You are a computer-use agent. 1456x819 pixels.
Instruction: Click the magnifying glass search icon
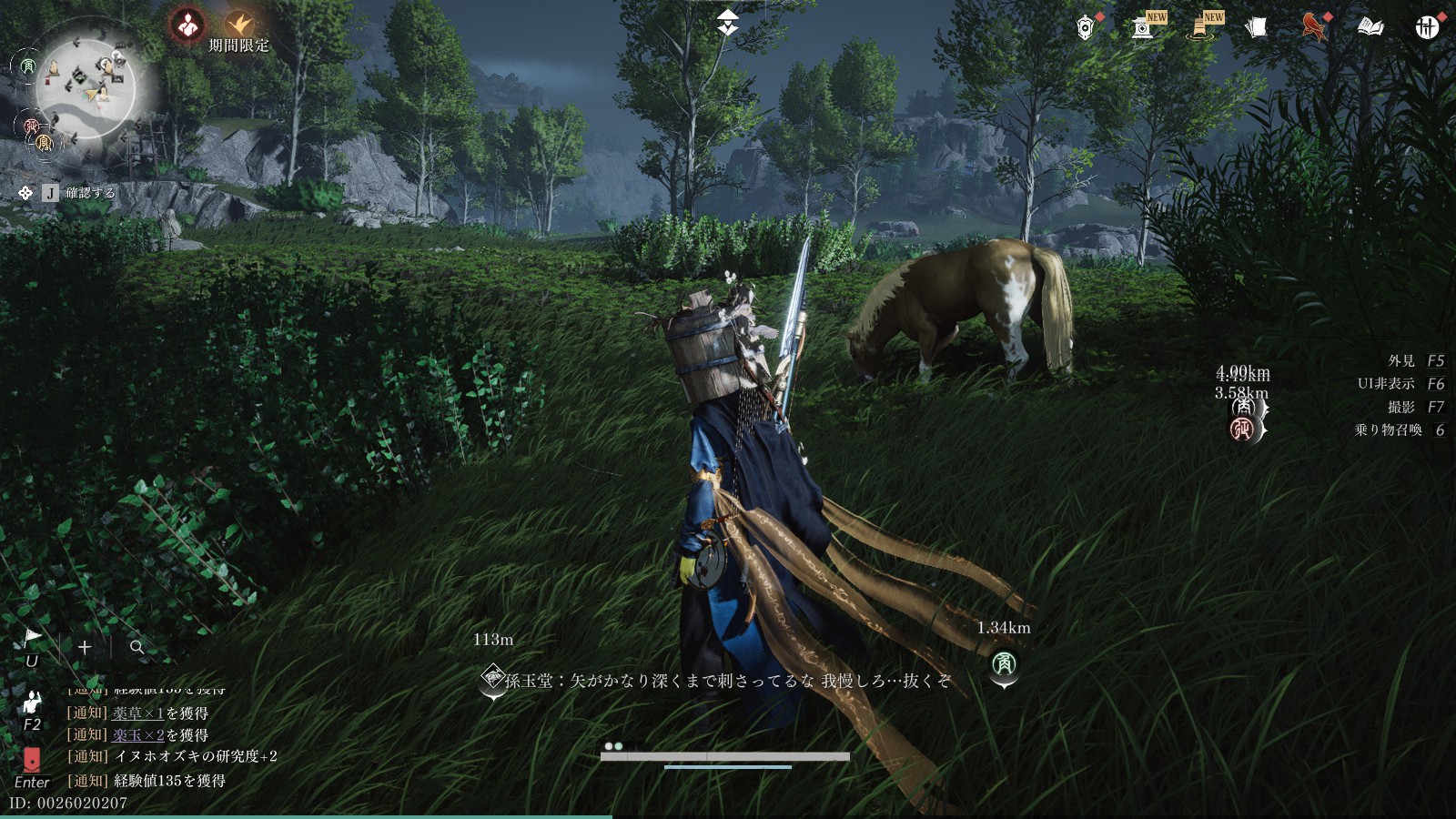pyautogui.click(x=137, y=647)
